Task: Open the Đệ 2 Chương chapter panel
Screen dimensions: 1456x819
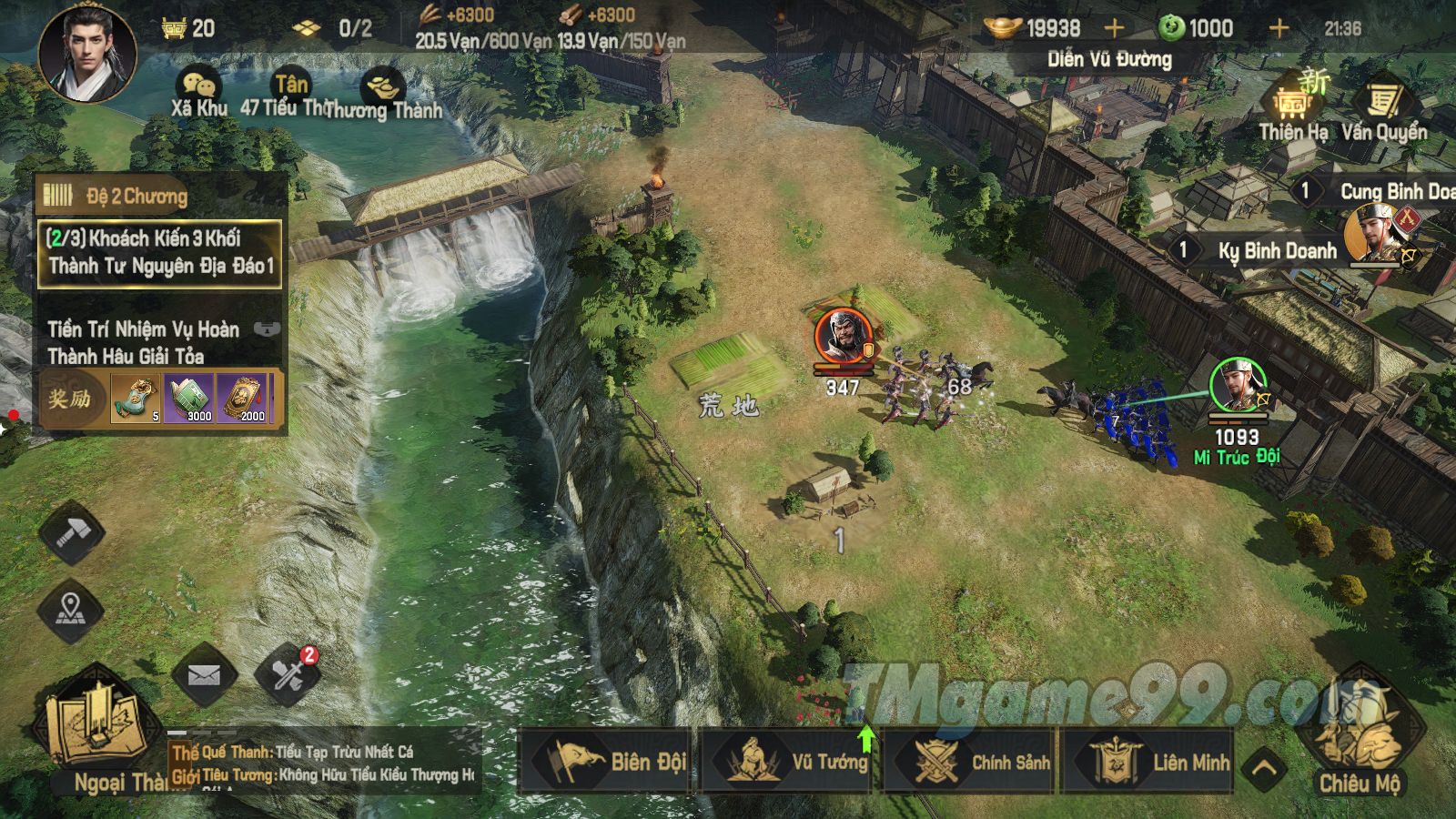Action: (x=136, y=196)
